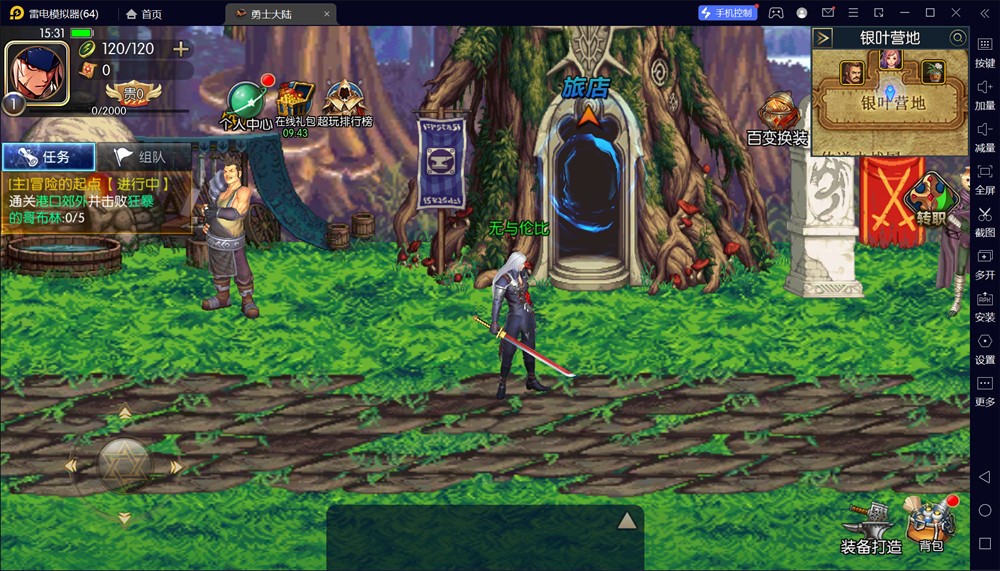This screenshot has height=571, width=1000.
Task: Open the 背包 backpack
Action: coord(931,522)
